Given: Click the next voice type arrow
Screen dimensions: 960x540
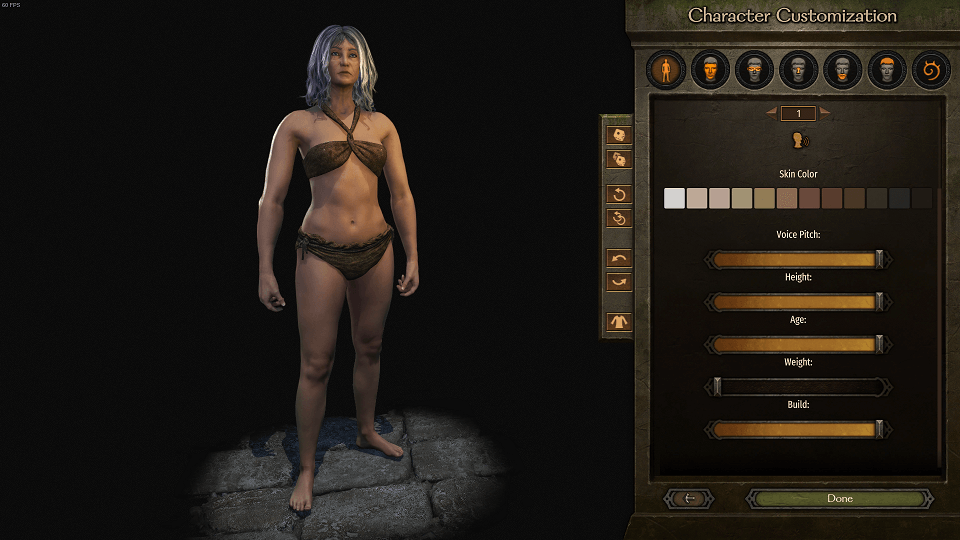Looking at the screenshot, I should coord(825,113).
